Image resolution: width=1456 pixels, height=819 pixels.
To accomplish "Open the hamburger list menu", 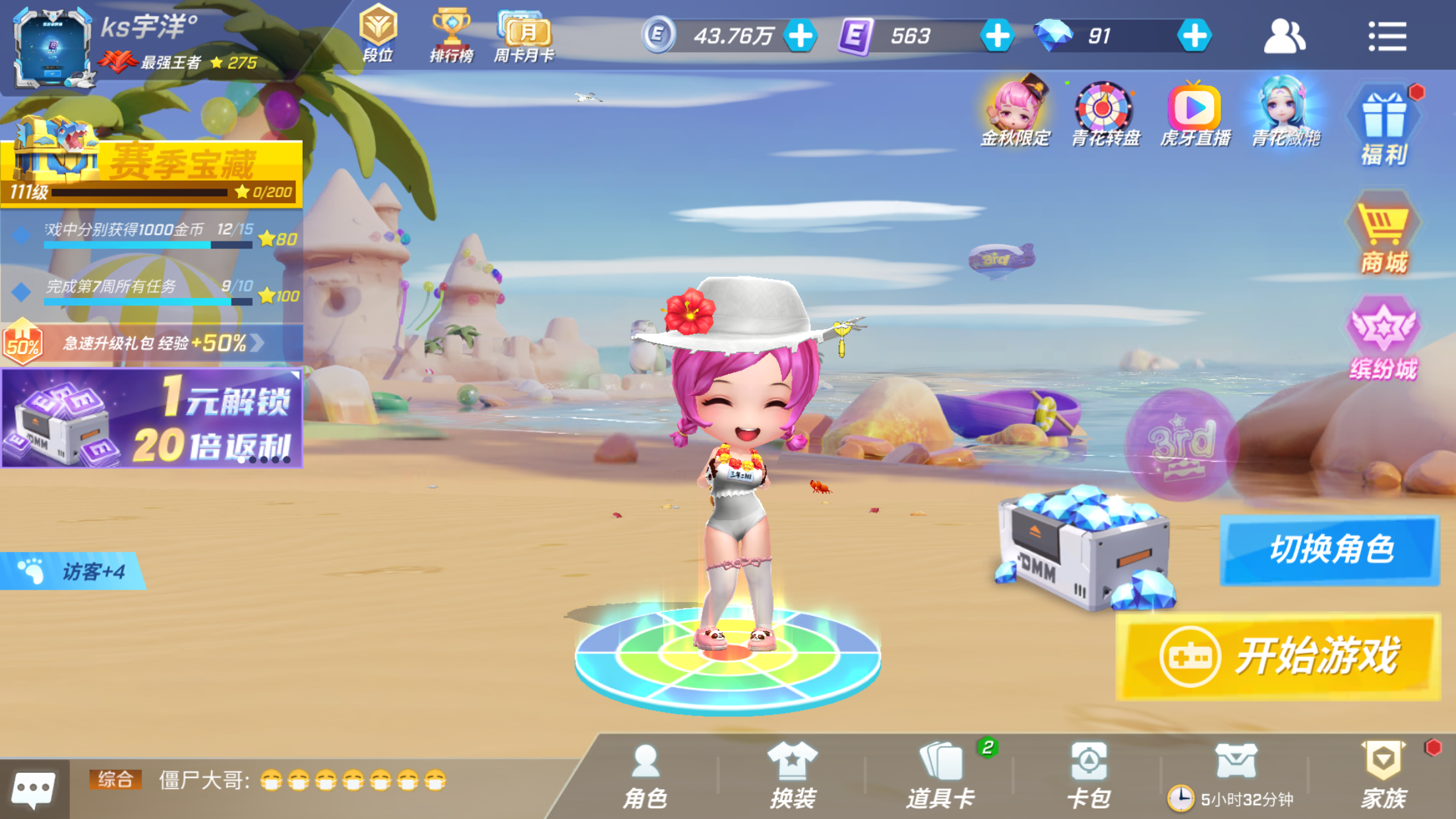I will 1387,36.
